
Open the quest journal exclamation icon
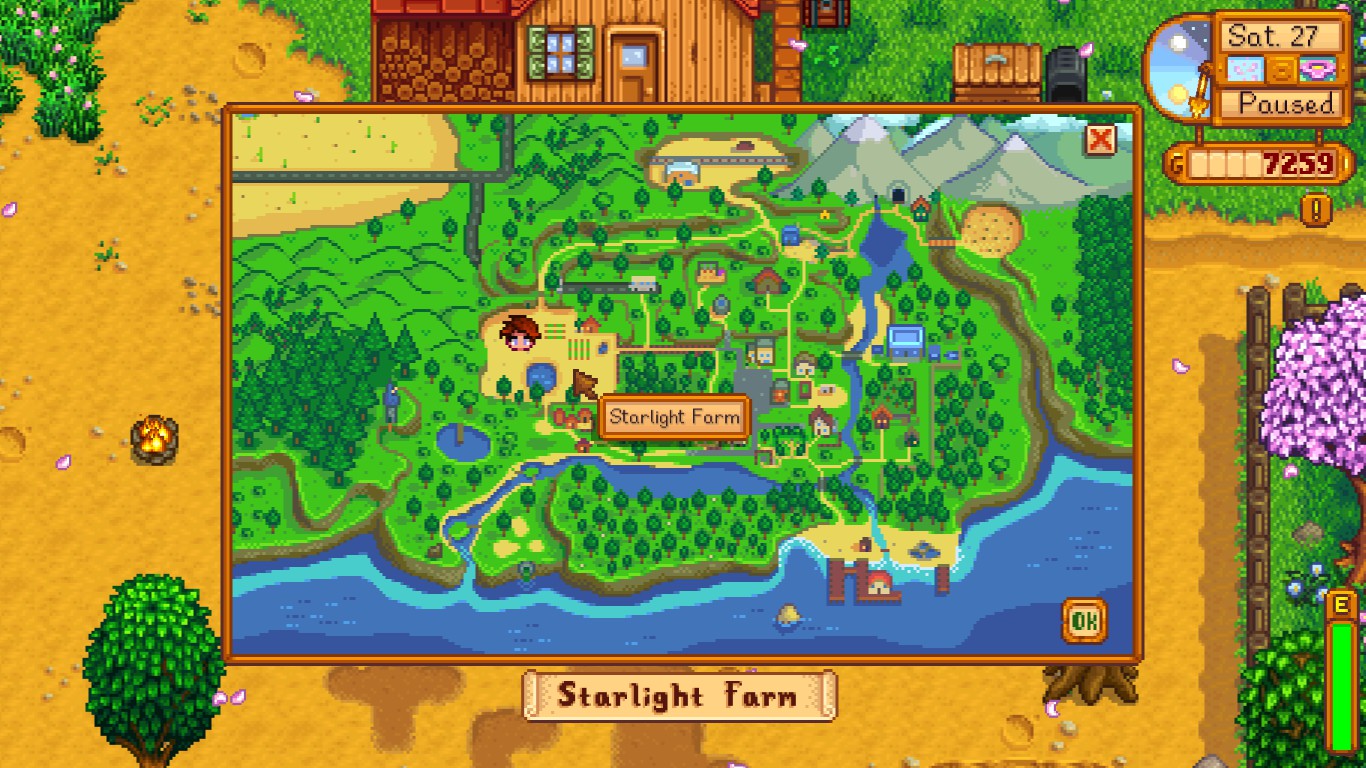point(1317,209)
